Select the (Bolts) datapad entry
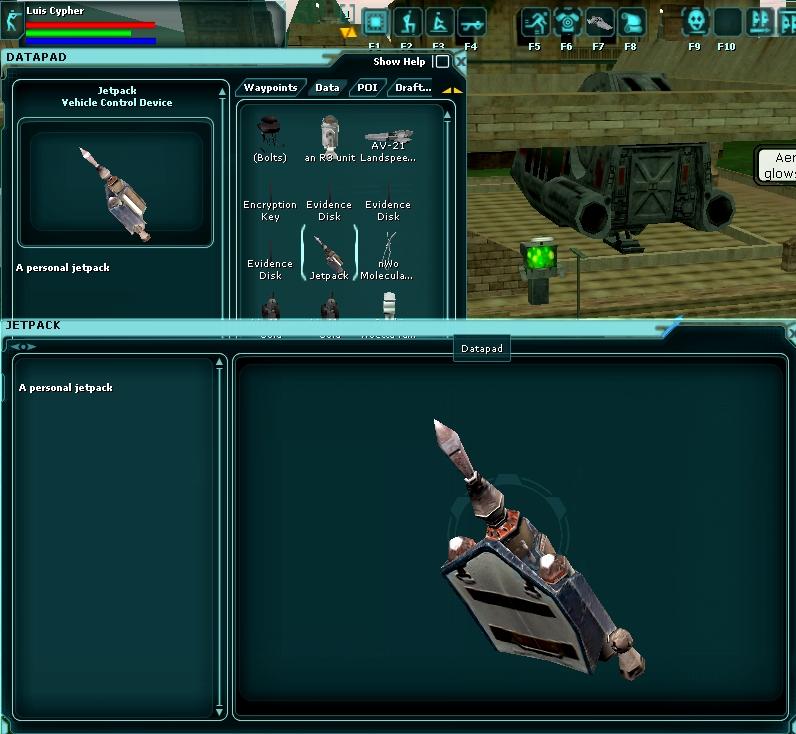This screenshot has width=796, height=734. coord(270,139)
